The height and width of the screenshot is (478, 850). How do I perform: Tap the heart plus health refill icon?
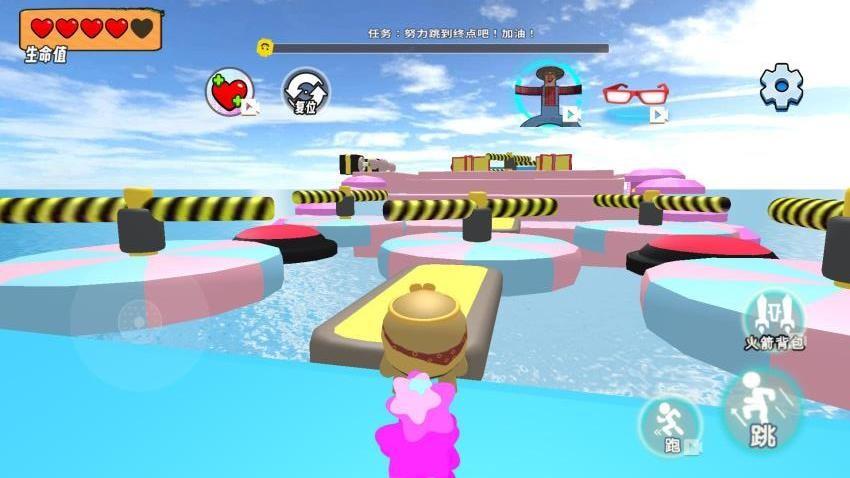229,92
